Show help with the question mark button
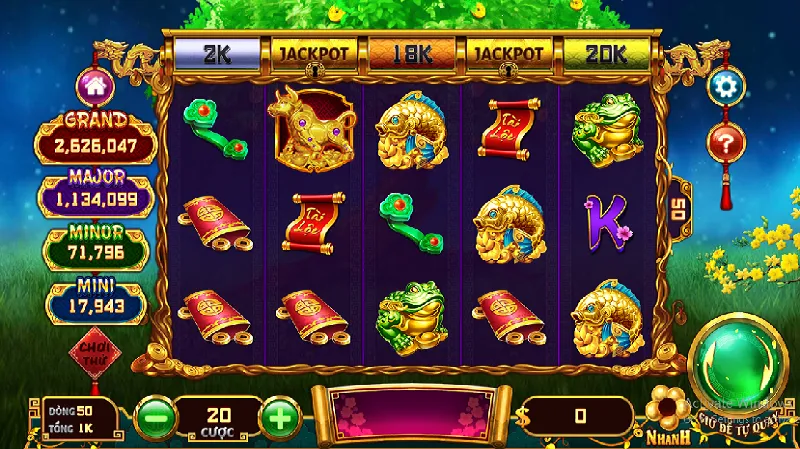800x449 pixels. [726, 141]
